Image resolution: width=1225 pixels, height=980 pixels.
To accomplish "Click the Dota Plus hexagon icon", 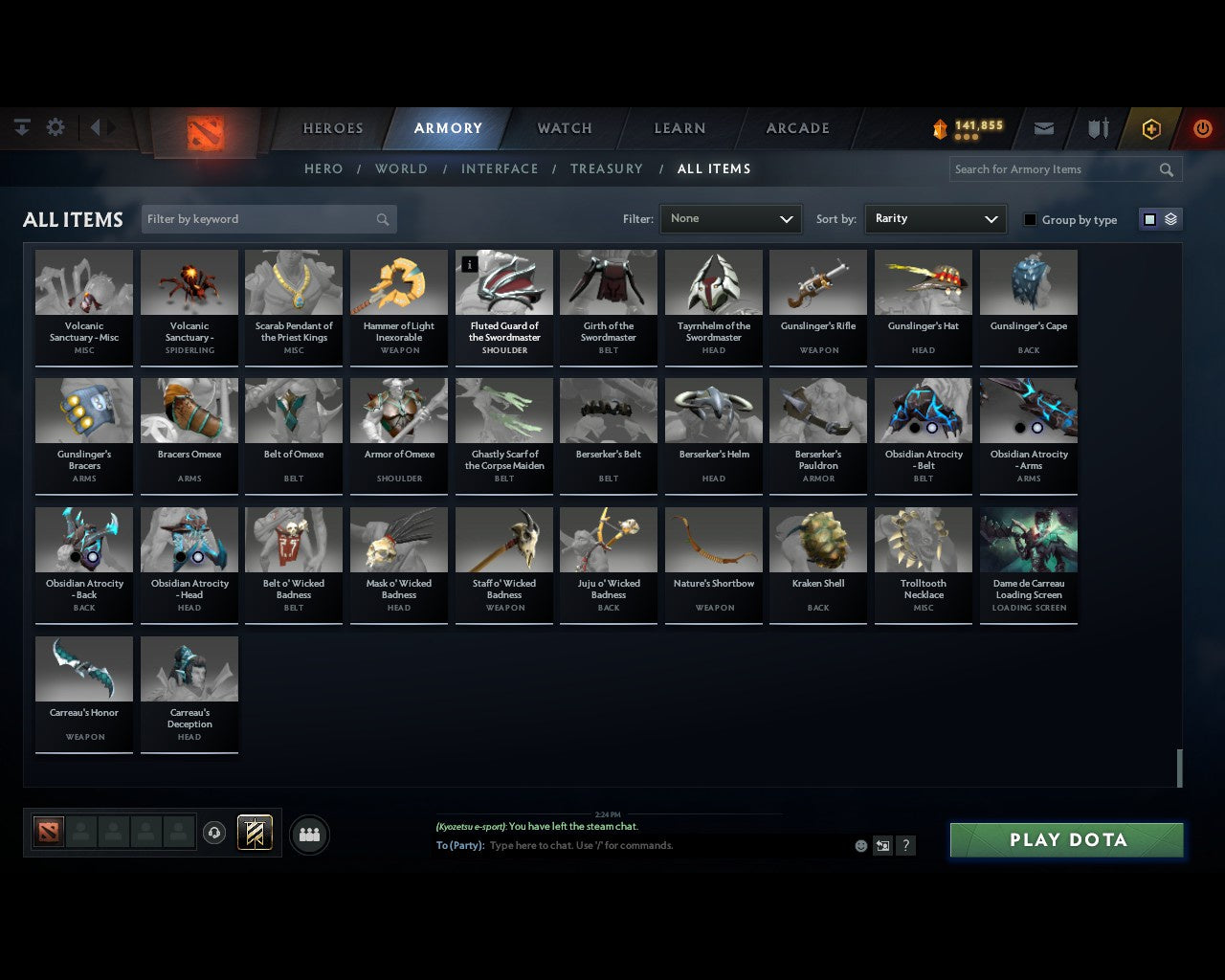I will point(1150,127).
